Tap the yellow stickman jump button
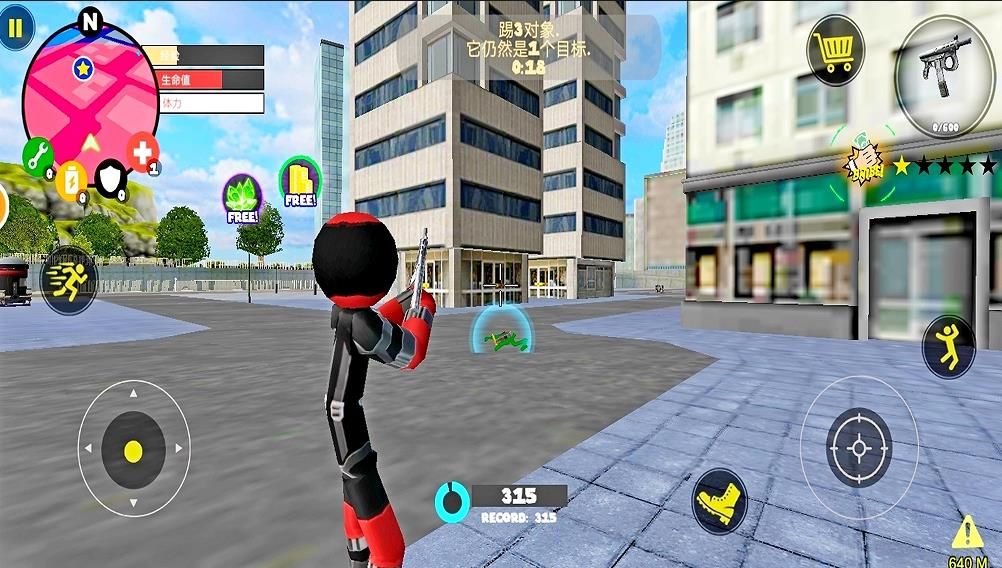This screenshot has height=568, width=1002. (x=948, y=346)
